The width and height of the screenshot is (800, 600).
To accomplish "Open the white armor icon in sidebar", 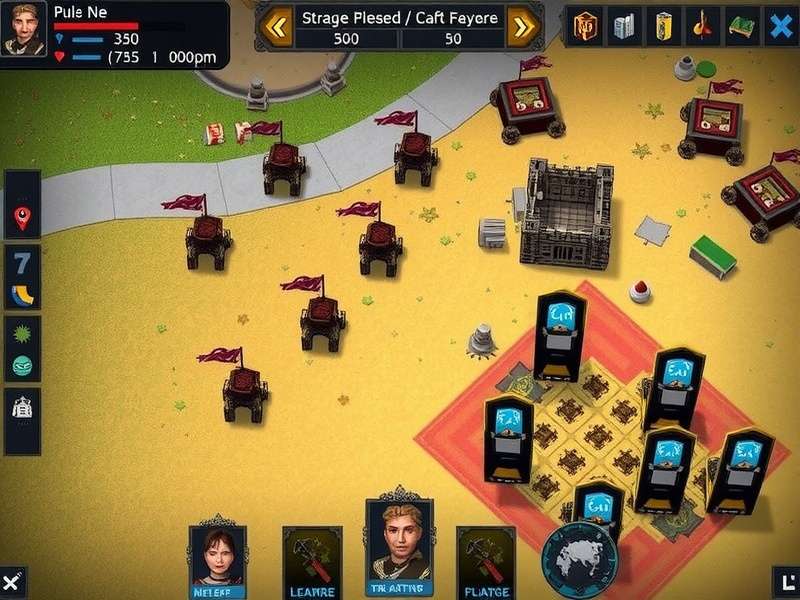I will click(22, 408).
